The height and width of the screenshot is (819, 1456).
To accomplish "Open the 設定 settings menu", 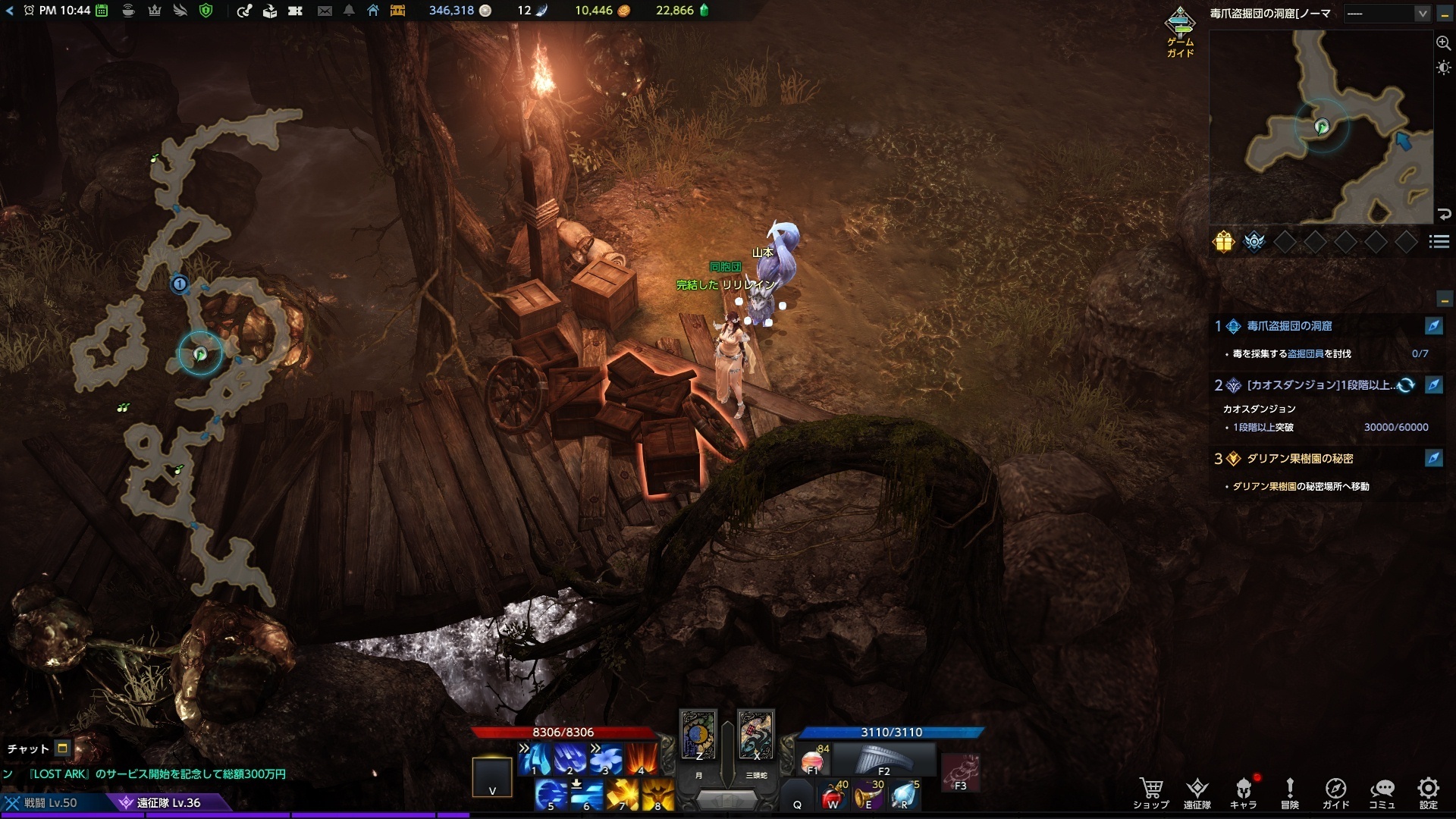I will pyautogui.click(x=1428, y=792).
